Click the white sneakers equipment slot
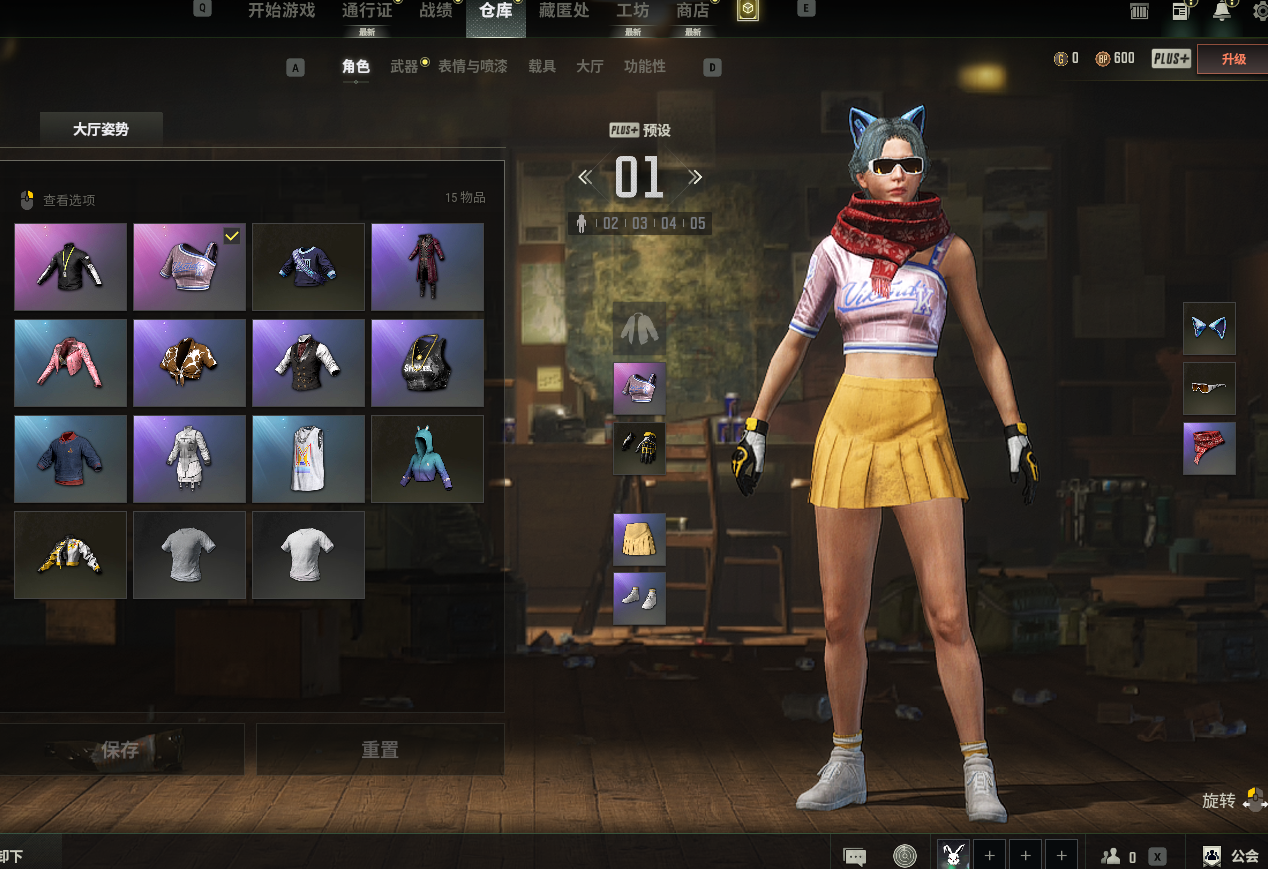The width and height of the screenshot is (1268, 869). pos(639,598)
